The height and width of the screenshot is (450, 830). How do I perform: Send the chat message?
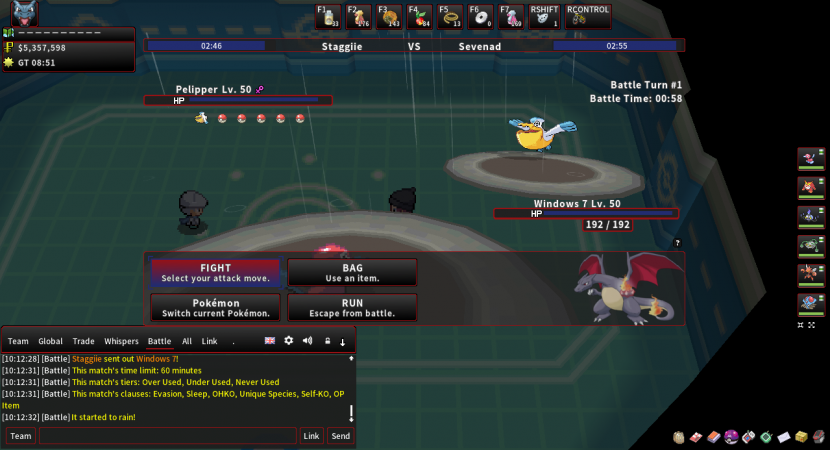[x=340, y=436]
